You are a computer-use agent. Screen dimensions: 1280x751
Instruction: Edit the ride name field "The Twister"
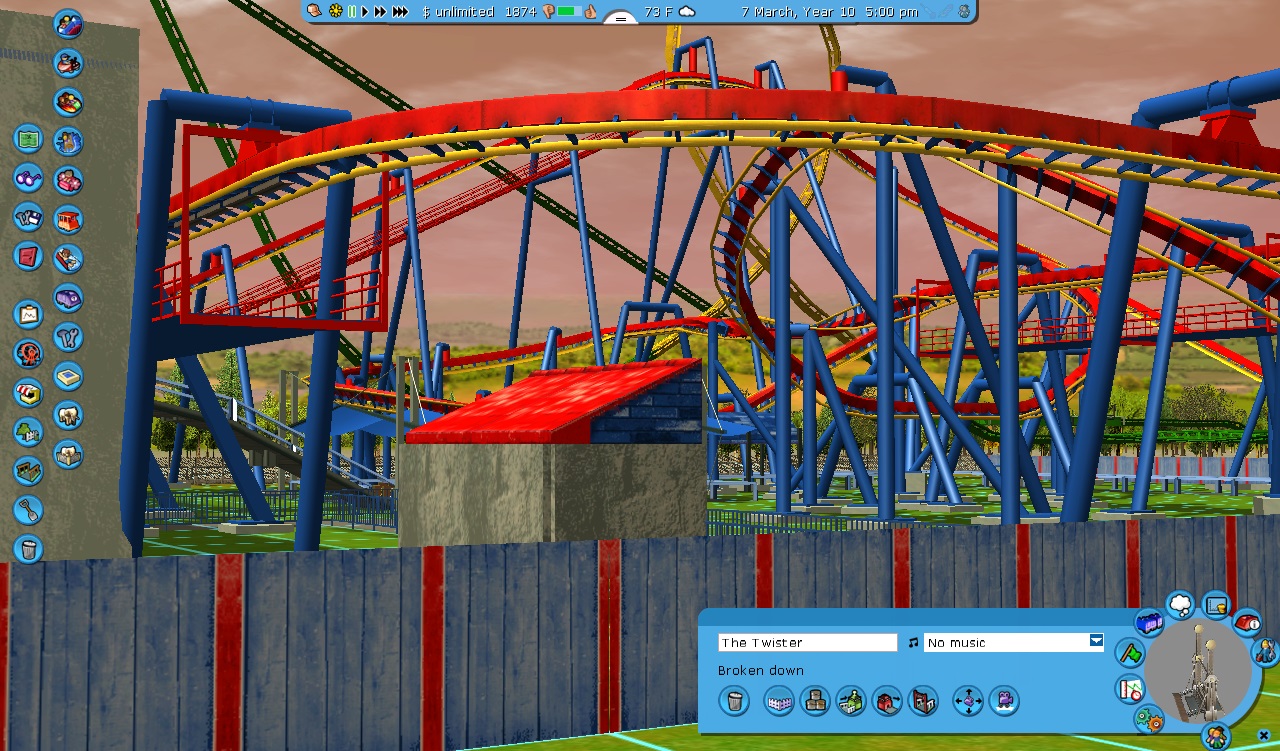807,643
